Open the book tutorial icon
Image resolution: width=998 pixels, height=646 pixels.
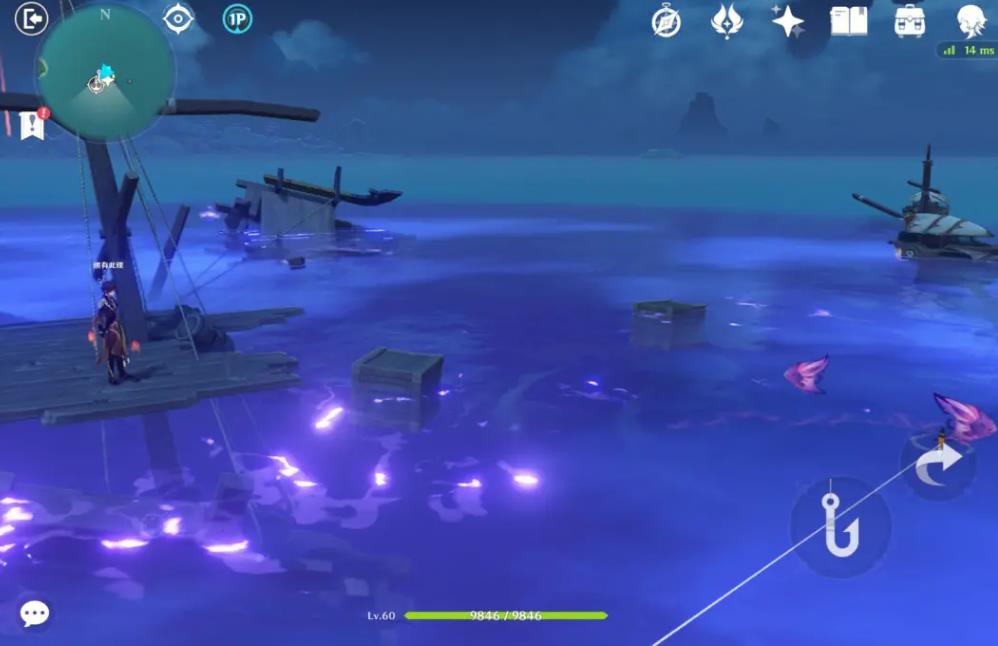pyautogui.click(x=848, y=21)
